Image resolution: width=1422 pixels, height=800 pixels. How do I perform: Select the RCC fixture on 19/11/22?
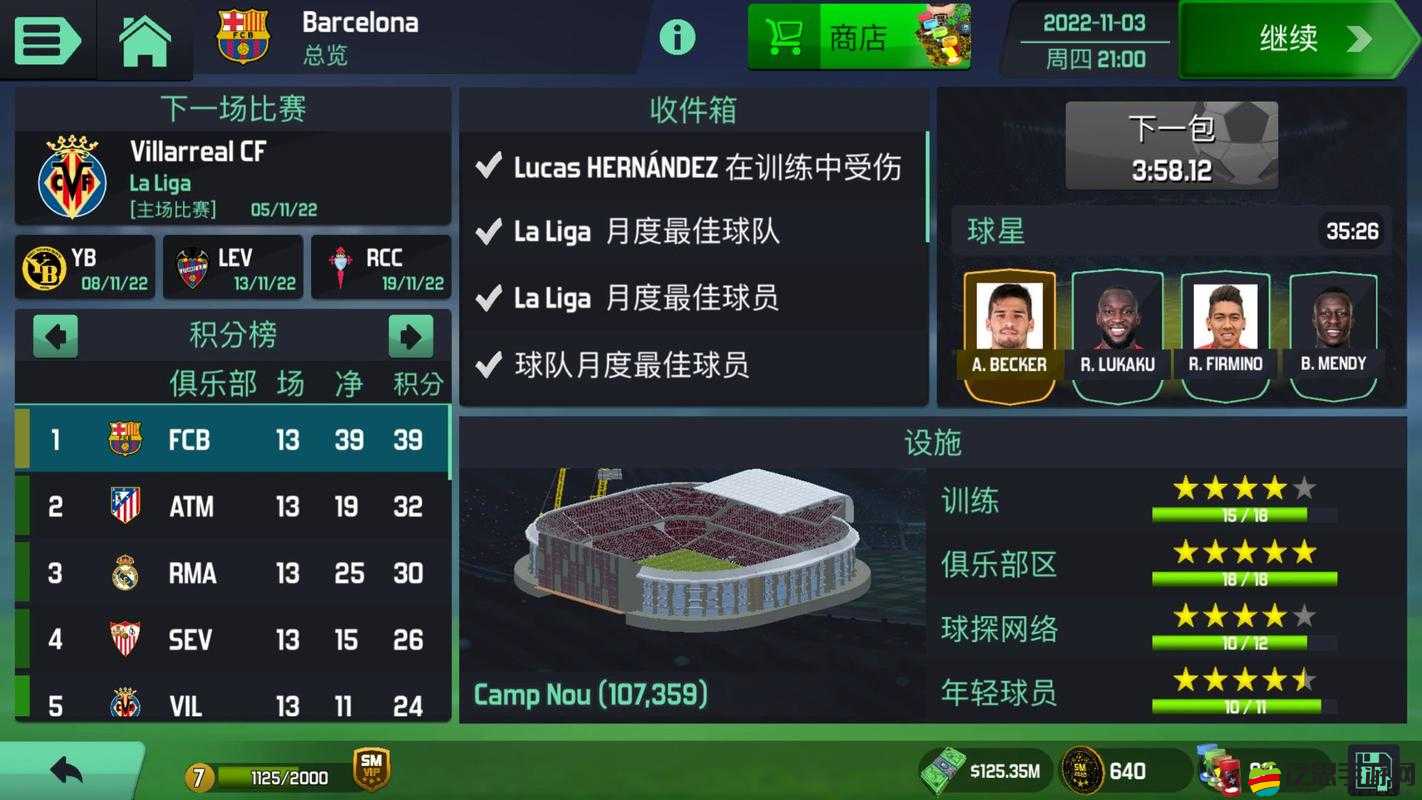381,268
